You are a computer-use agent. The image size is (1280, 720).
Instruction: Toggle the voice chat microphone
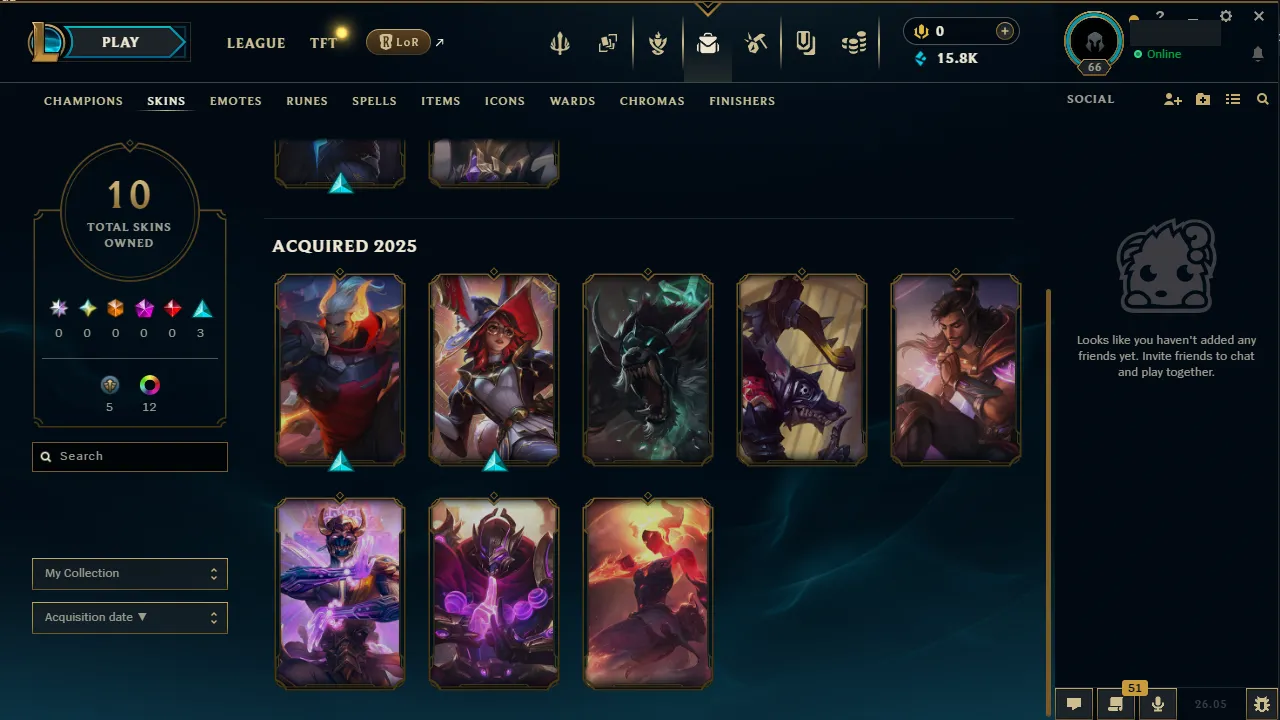click(x=1157, y=703)
